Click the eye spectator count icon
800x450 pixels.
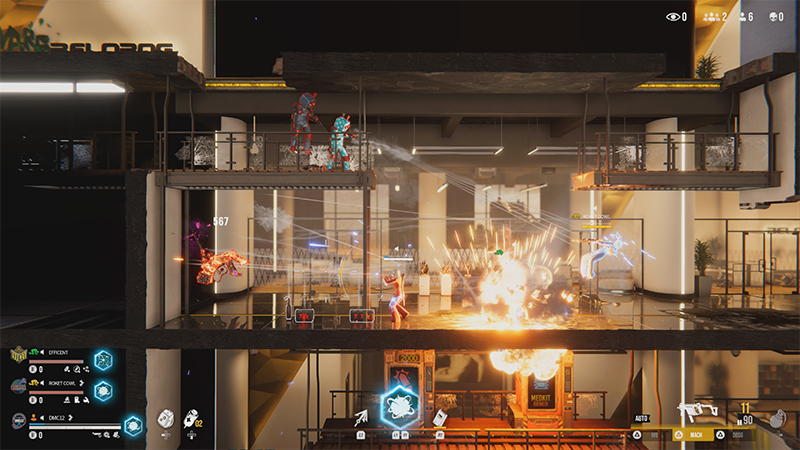pyautogui.click(x=673, y=17)
